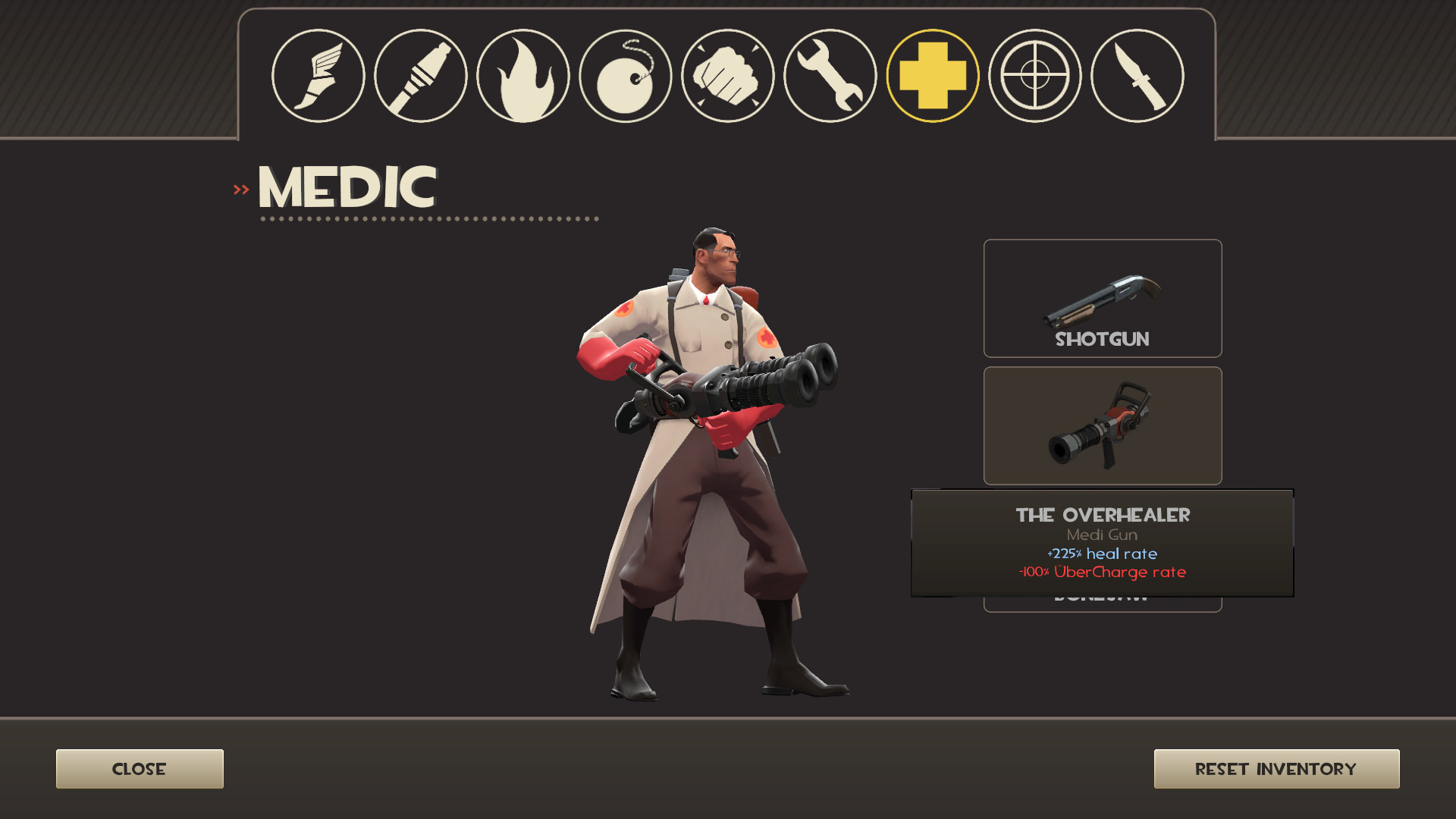Select The Overhealer medi gun slot
The height and width of the screenshot is (819, 1456).
click(x=1102, y=425)
